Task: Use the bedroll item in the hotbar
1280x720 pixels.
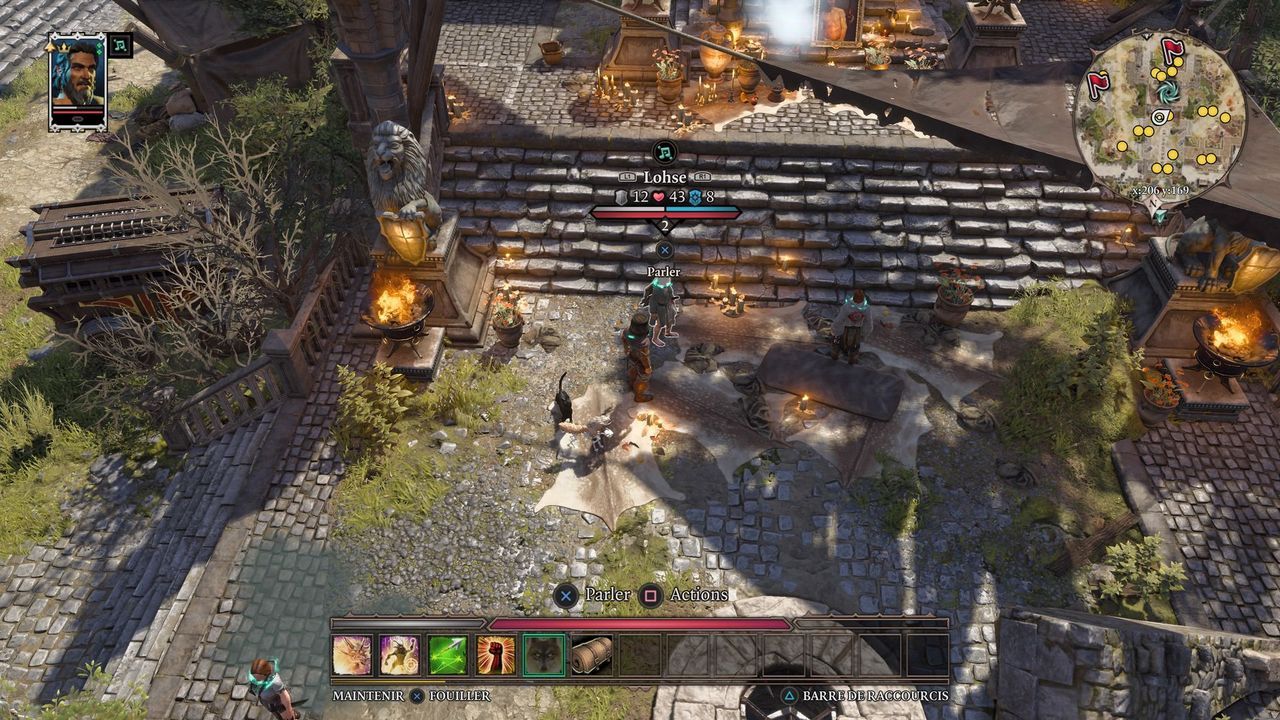Action: click(x=591, y=655)
